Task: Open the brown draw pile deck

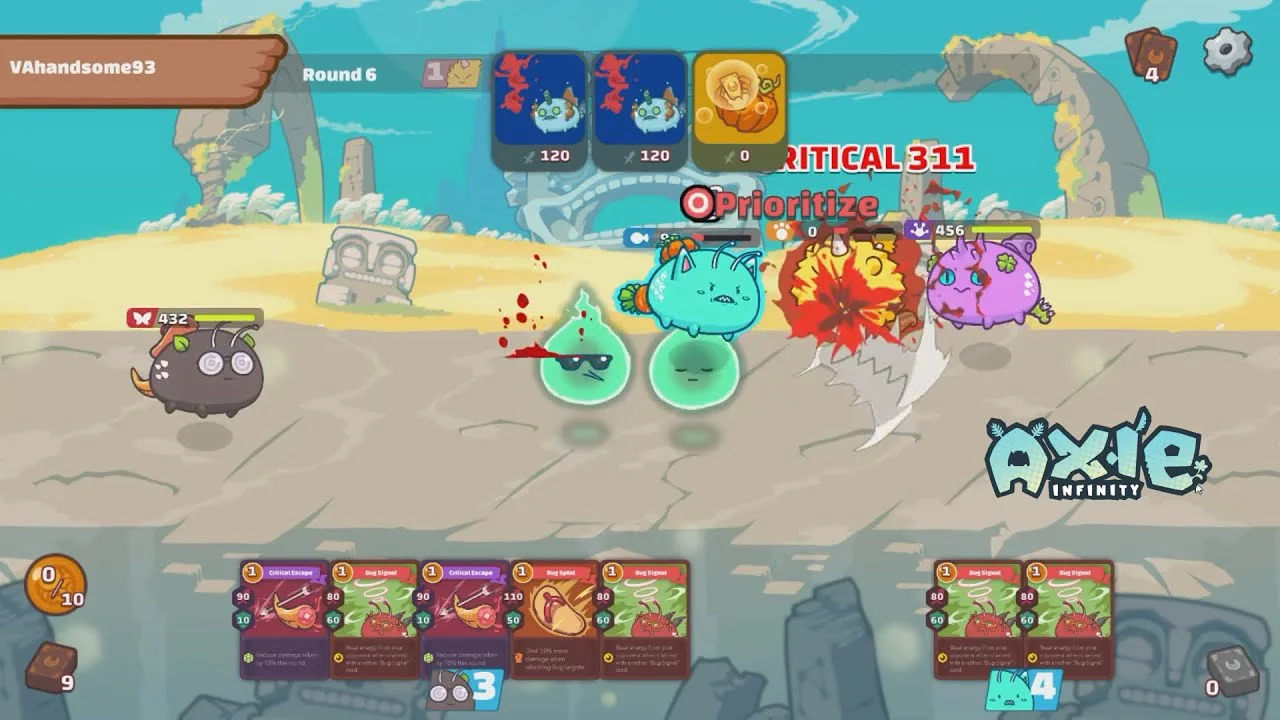Action: click(x=50, y=668)
